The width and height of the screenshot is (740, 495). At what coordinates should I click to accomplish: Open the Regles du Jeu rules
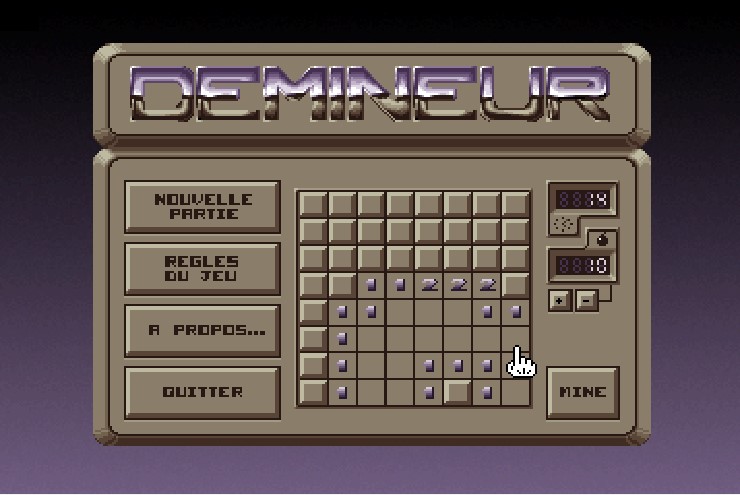[x=202, y=268]
